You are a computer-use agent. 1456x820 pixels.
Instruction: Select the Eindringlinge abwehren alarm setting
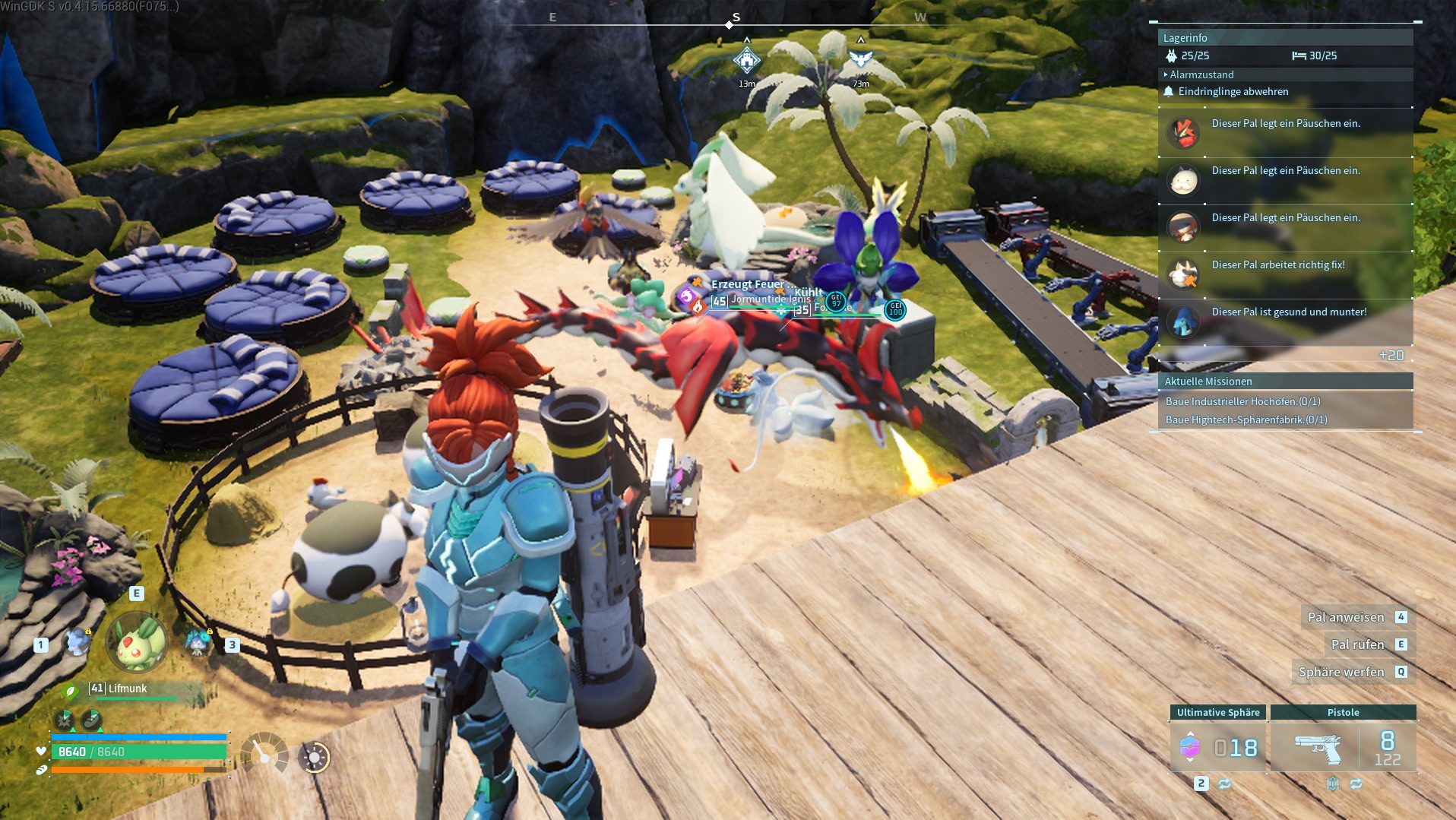point(1233,91)
